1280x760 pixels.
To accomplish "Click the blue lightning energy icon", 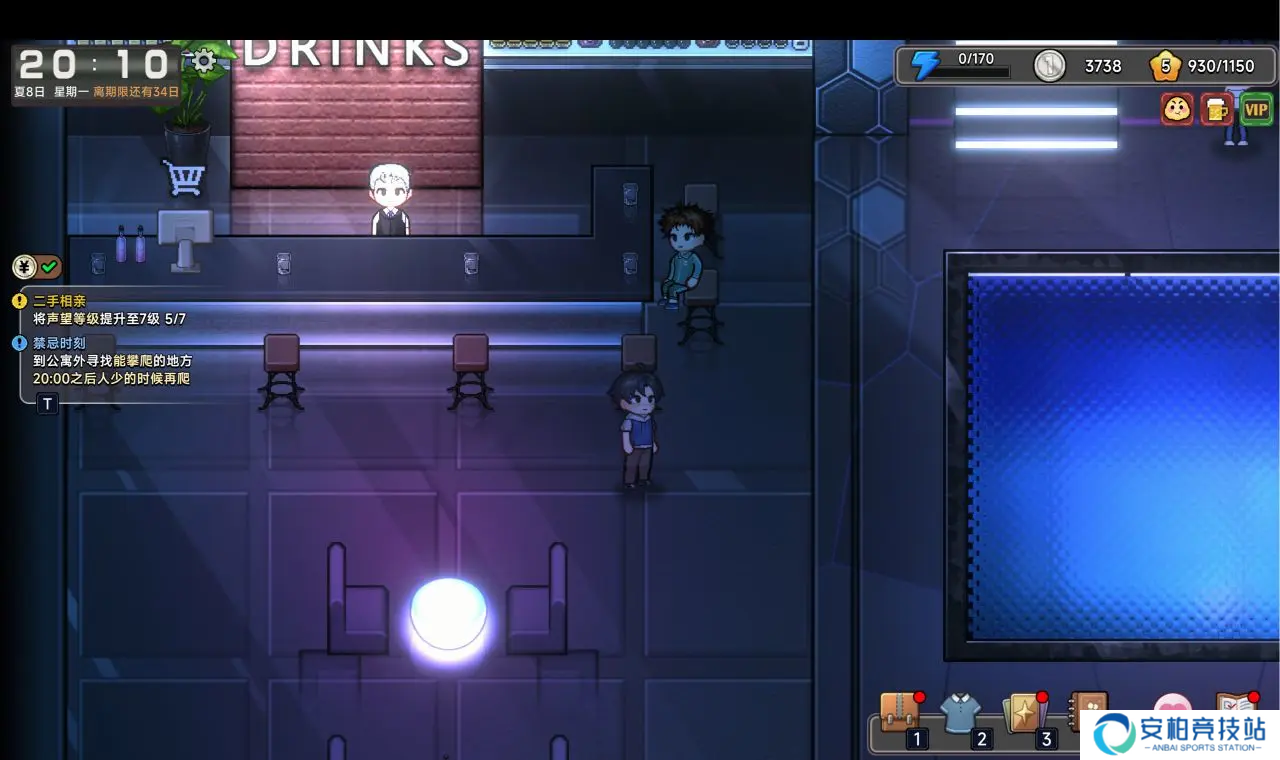I will pyautogui.click(x=925, y=66).
